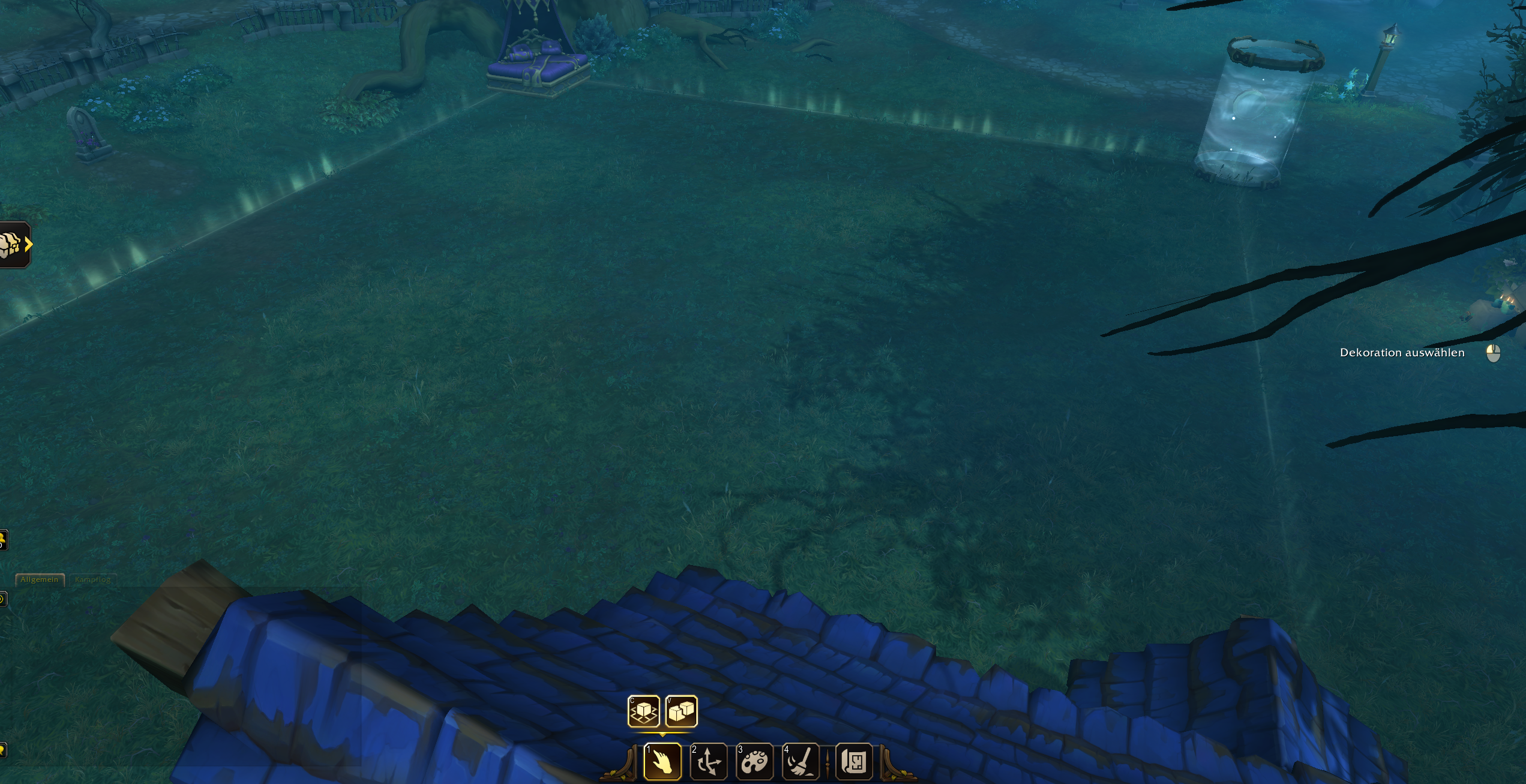Activate the broom cleanup tool
The height and width of the screenshot is (784, 1526).
801,762
